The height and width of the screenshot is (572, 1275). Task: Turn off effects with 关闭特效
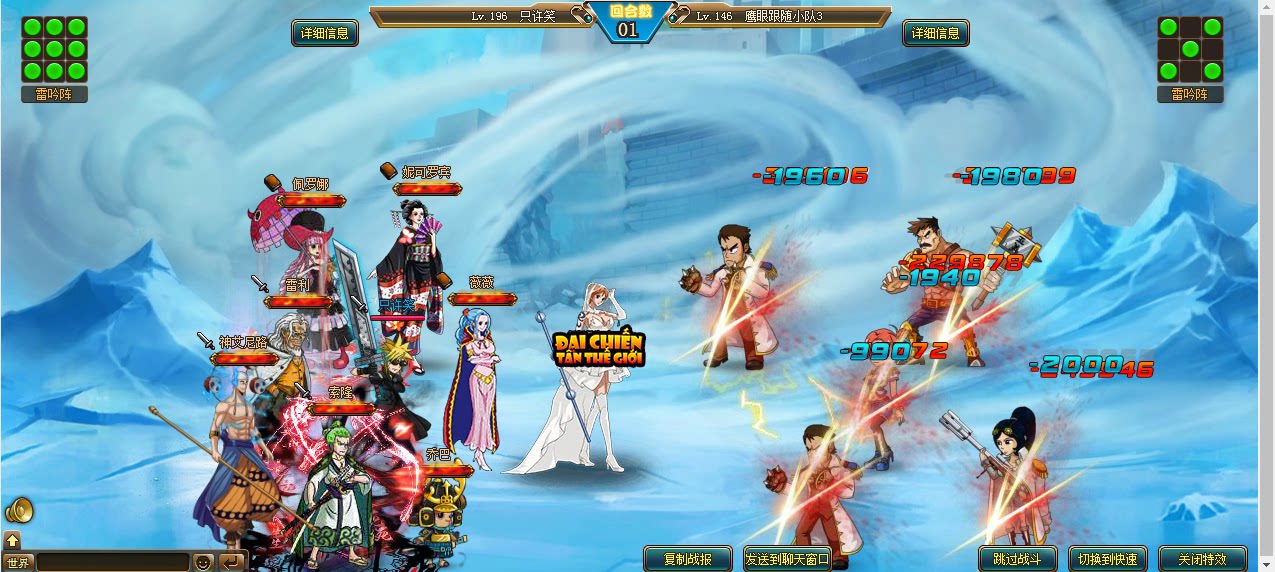1203,559
